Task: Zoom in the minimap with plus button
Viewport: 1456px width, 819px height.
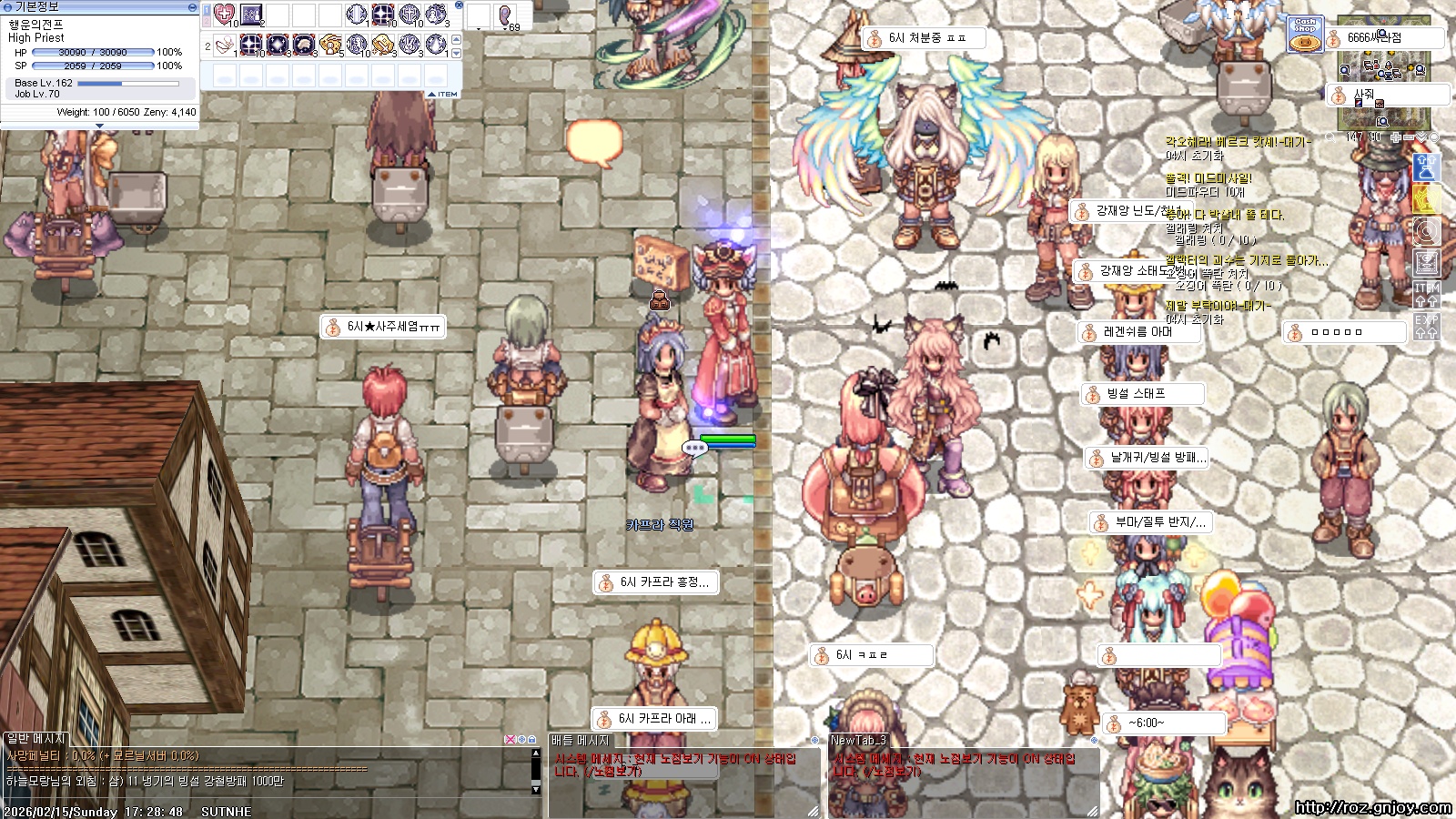Action: [1396, 137]
